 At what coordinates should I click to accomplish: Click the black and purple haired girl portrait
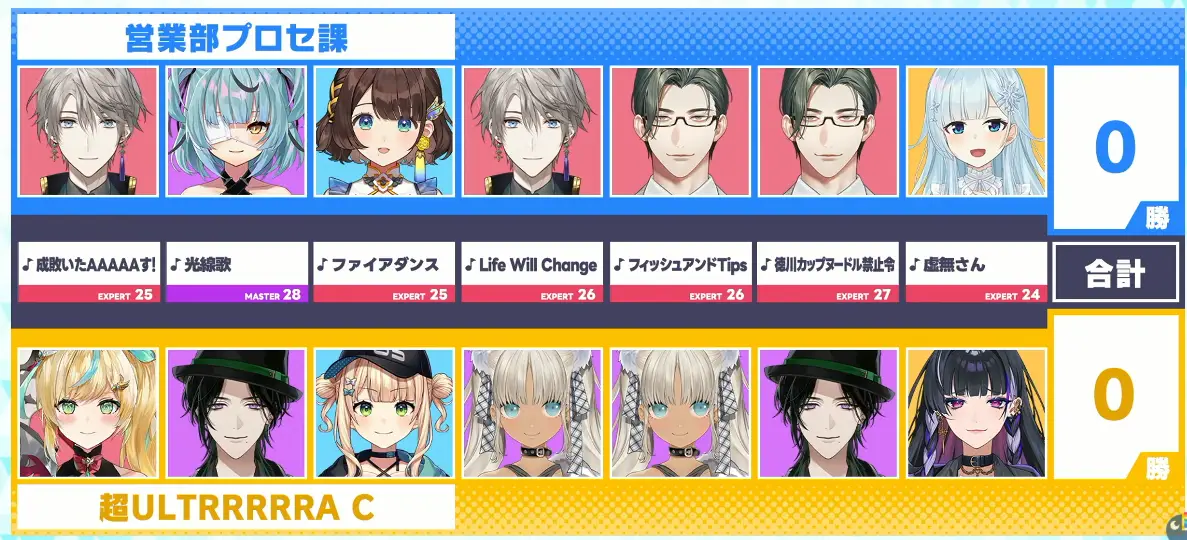point(976,413)
